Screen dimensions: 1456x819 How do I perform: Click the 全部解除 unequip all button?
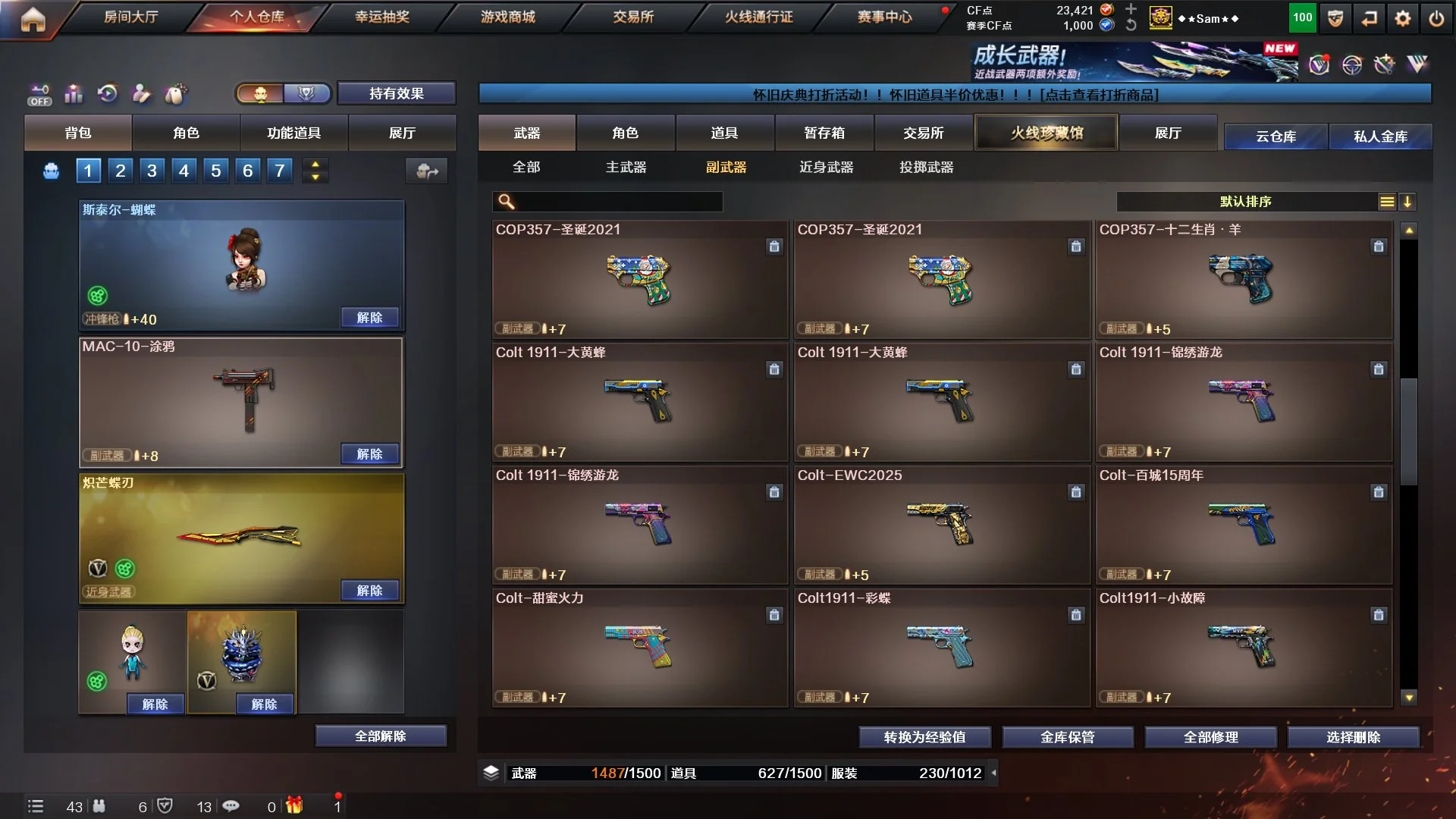(x=380, y=736)
